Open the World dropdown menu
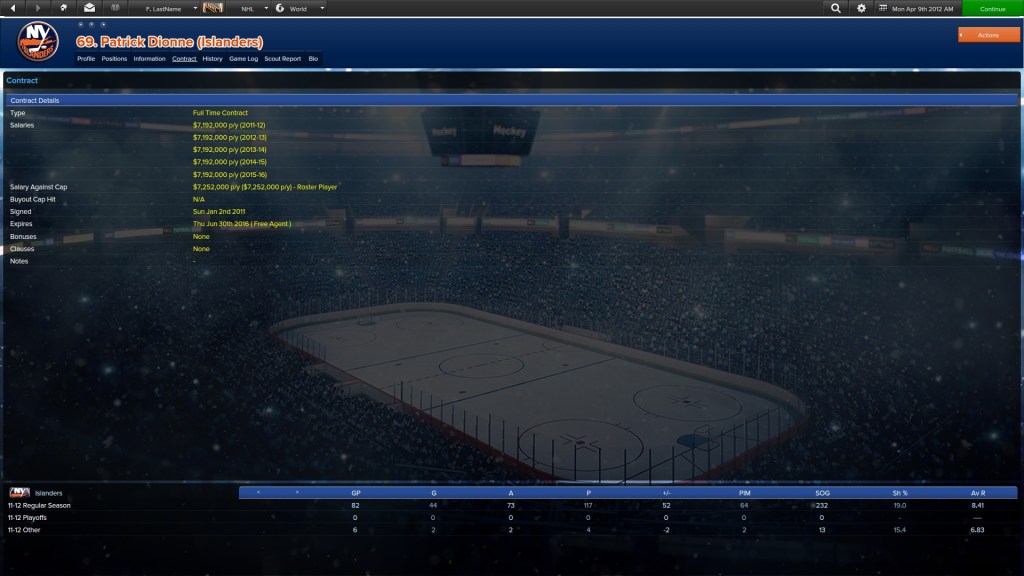 point(300,8)
